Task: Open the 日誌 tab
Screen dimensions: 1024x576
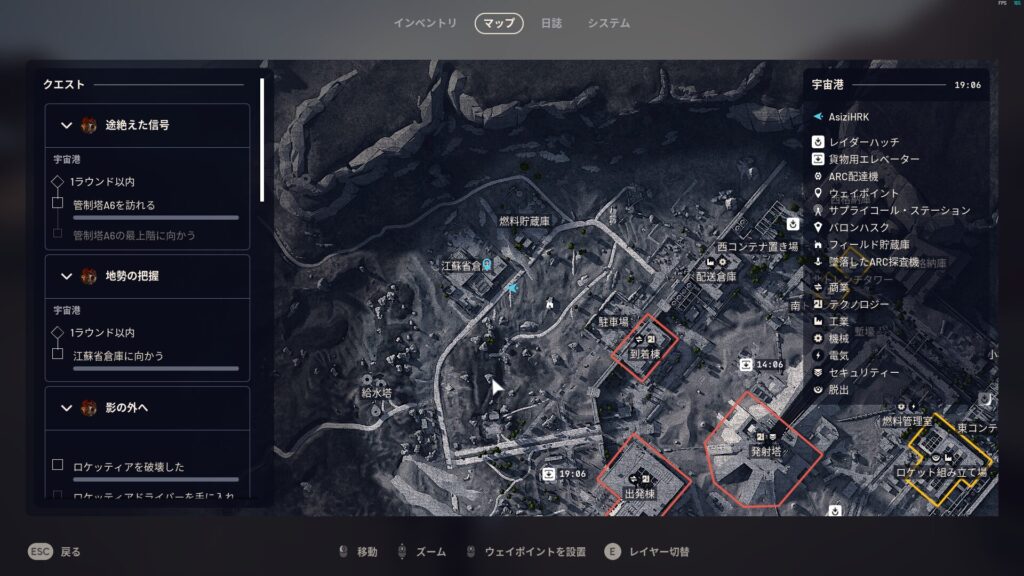Action: pyautogui.click(x=551, y=23)
